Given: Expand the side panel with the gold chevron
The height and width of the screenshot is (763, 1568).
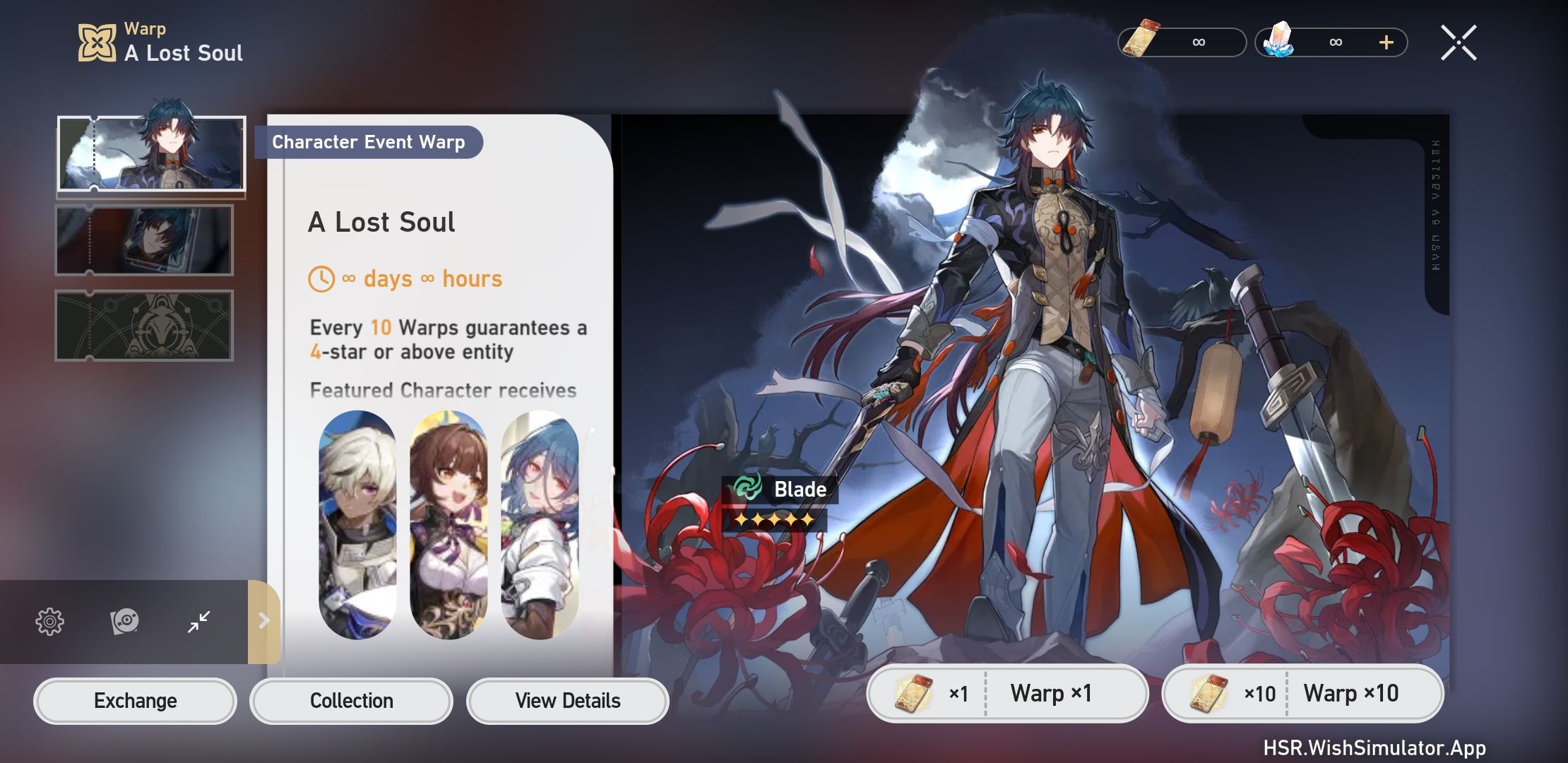Looking at the screenshot, I should [263, 621].
